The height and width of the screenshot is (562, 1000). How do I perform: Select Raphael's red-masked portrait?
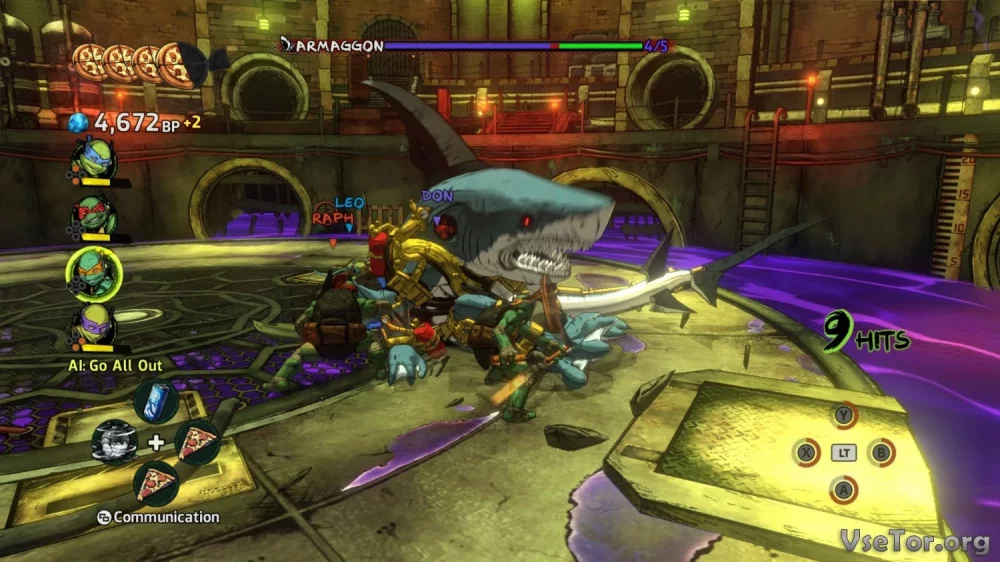pyautogui.click(x=95, y=214)
